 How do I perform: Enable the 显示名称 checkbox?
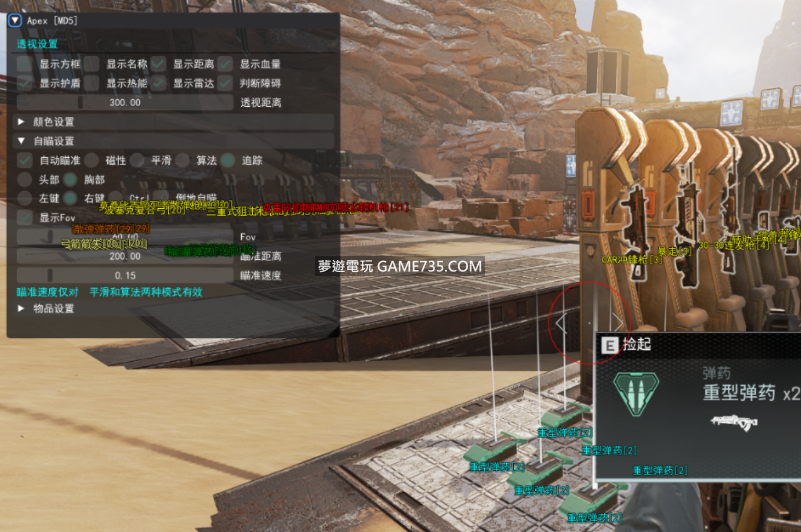pyautogui.click(x=92, y=64)
